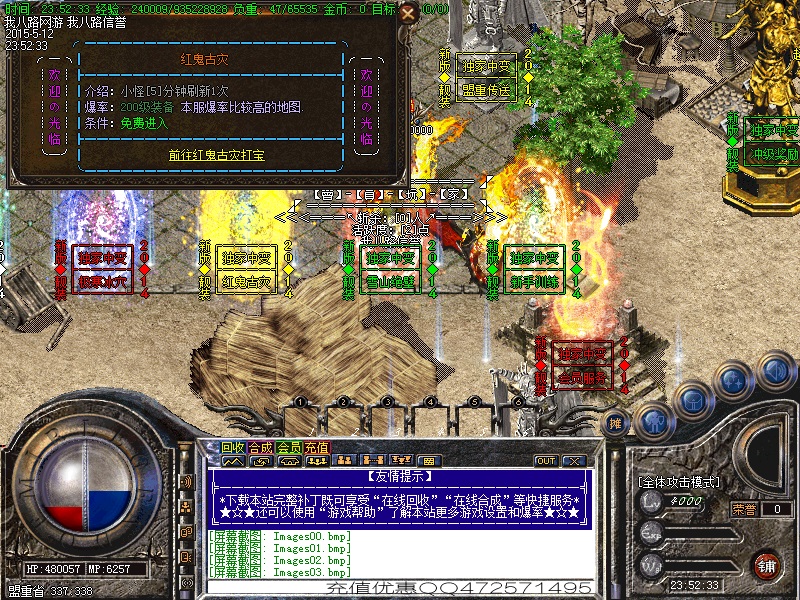Open the 摊 stall button
800x600 pixels.
(x=617, y=424)
